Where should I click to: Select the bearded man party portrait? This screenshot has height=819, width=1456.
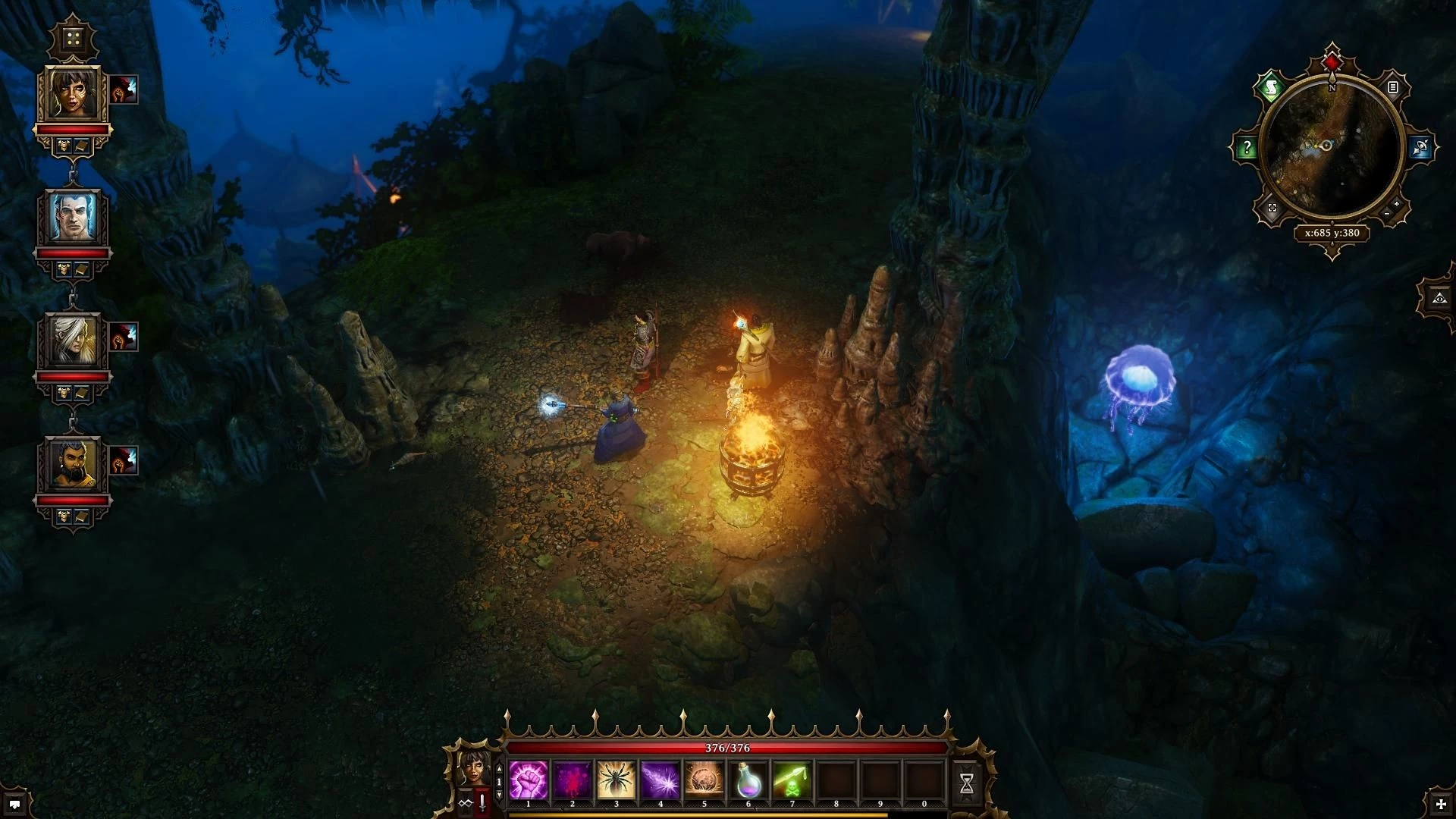click(74, 464)
